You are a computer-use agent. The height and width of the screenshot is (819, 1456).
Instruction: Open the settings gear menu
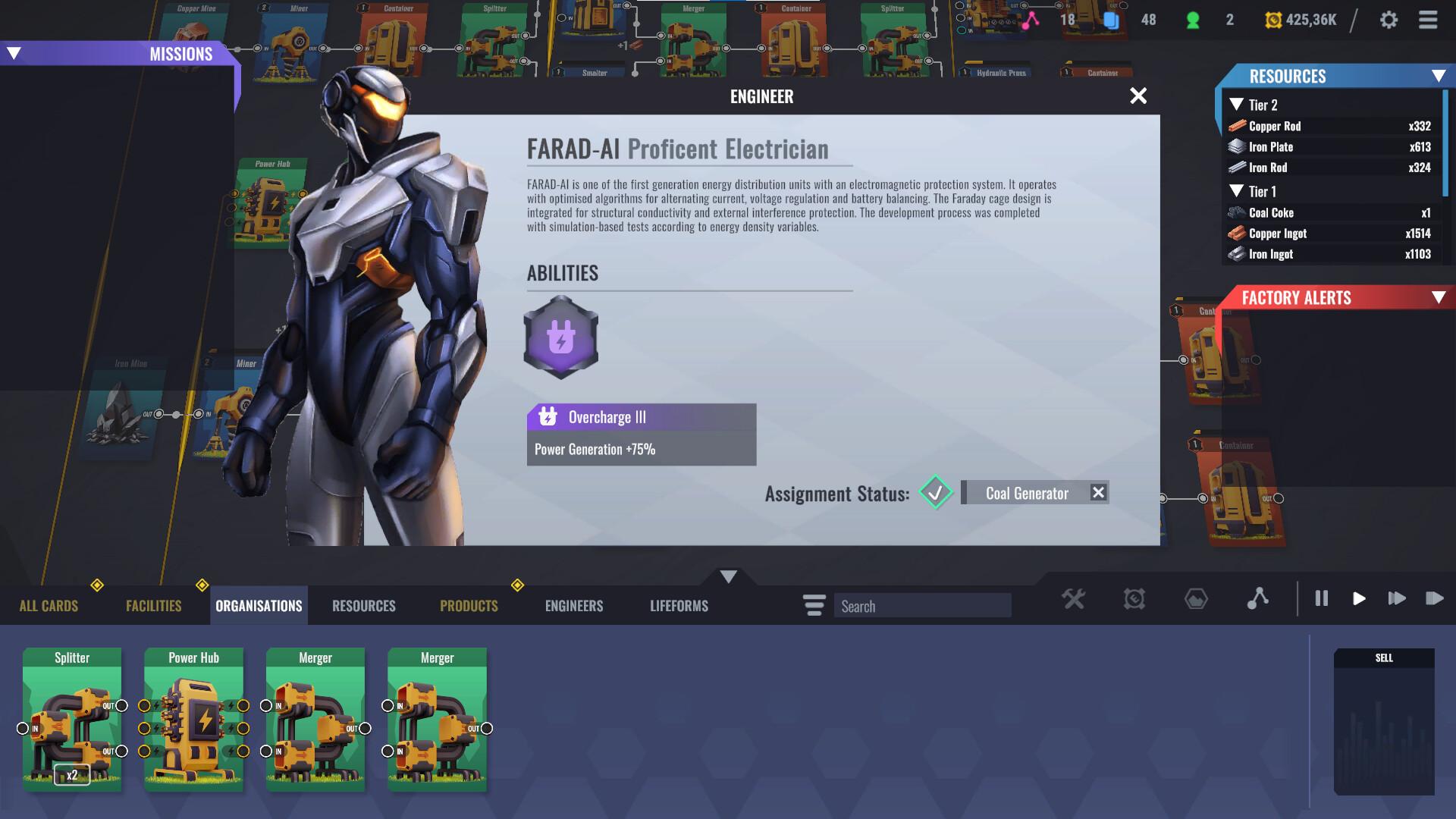(x=1390, y=20)
